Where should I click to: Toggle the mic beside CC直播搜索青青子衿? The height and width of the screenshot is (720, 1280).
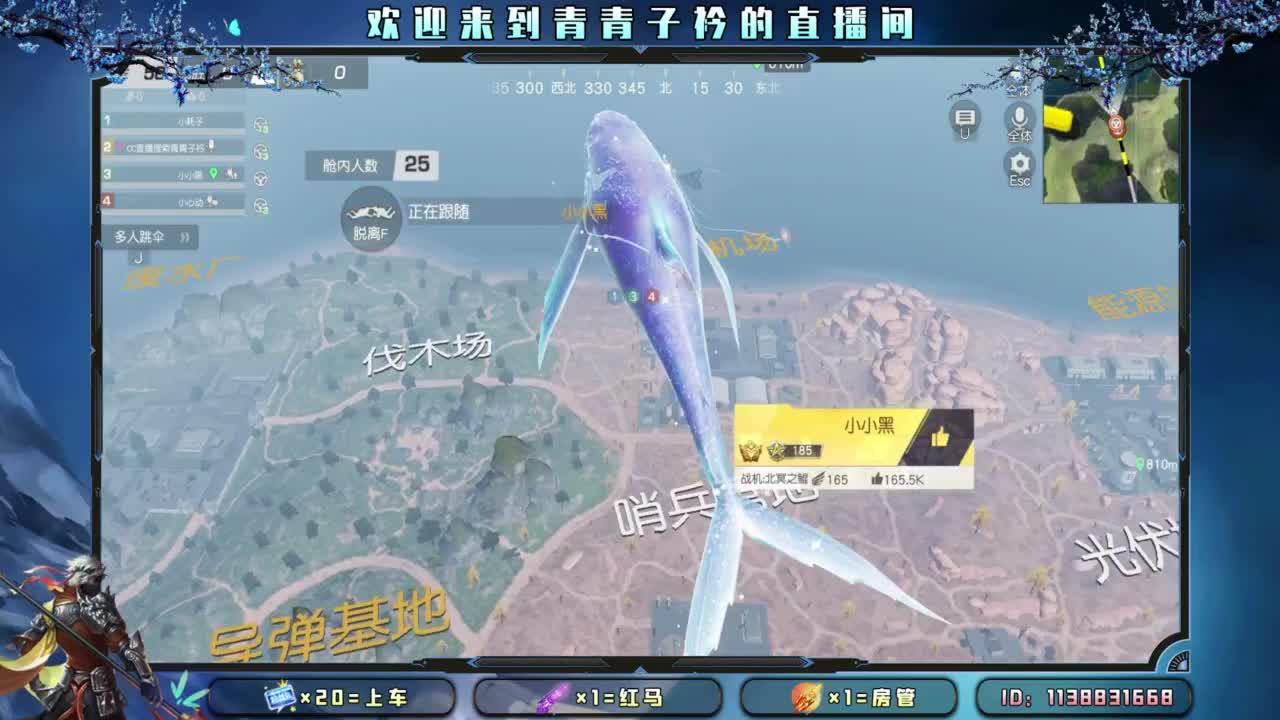[212, 144]
